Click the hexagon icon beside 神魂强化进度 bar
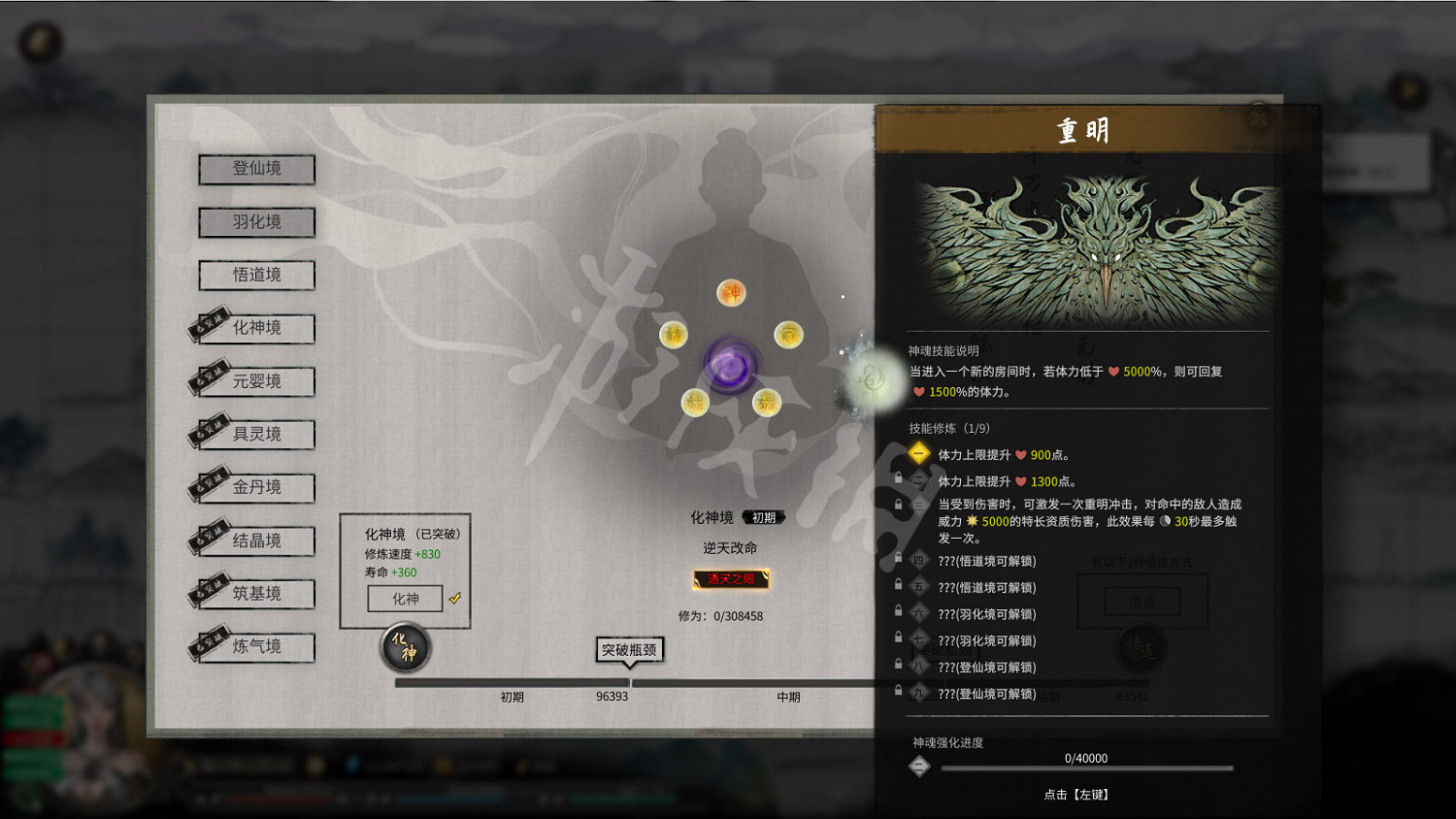This screenshot has height=819, width=1456. 918,766
